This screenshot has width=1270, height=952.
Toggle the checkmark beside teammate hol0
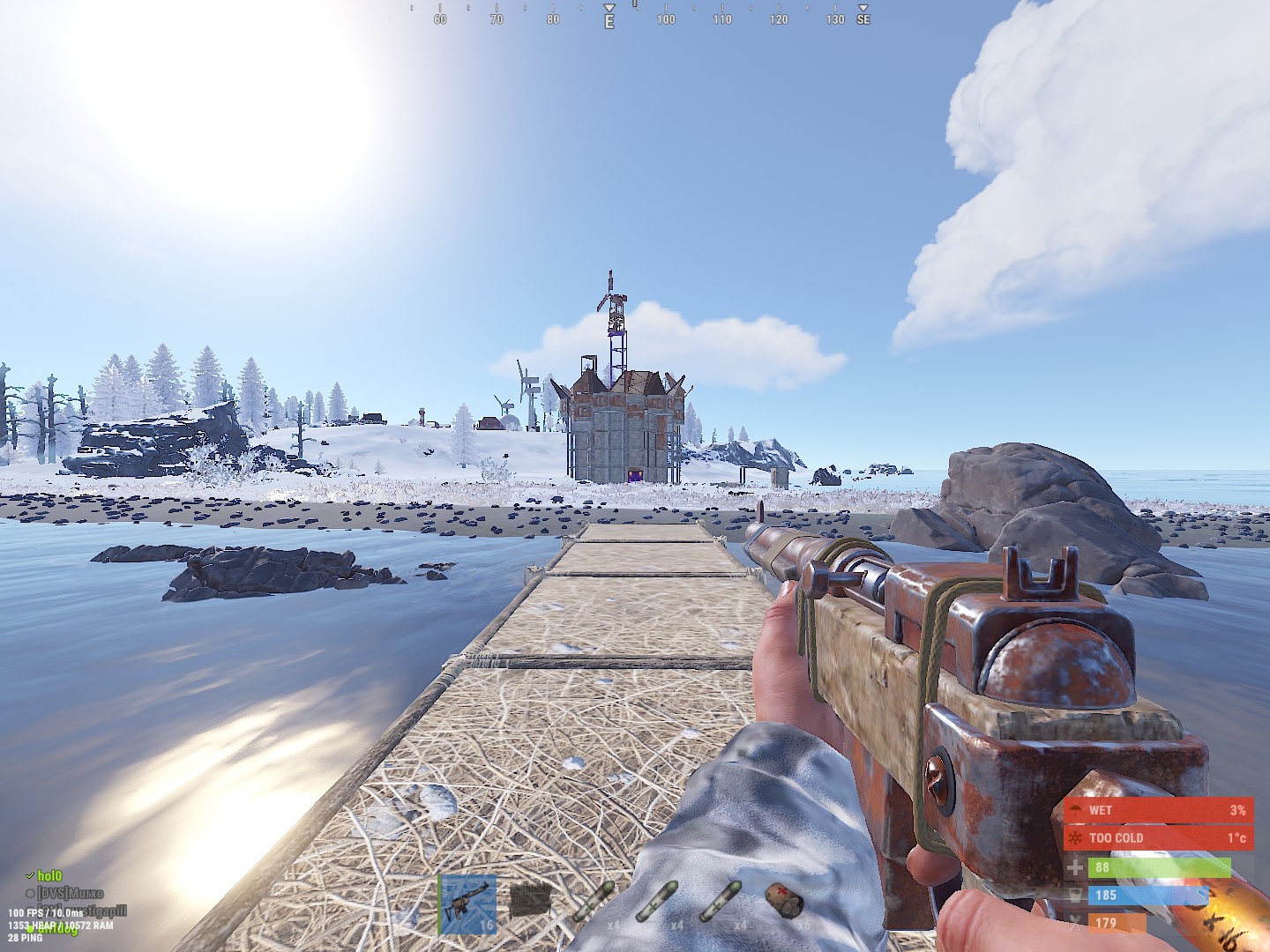point(29,876)
